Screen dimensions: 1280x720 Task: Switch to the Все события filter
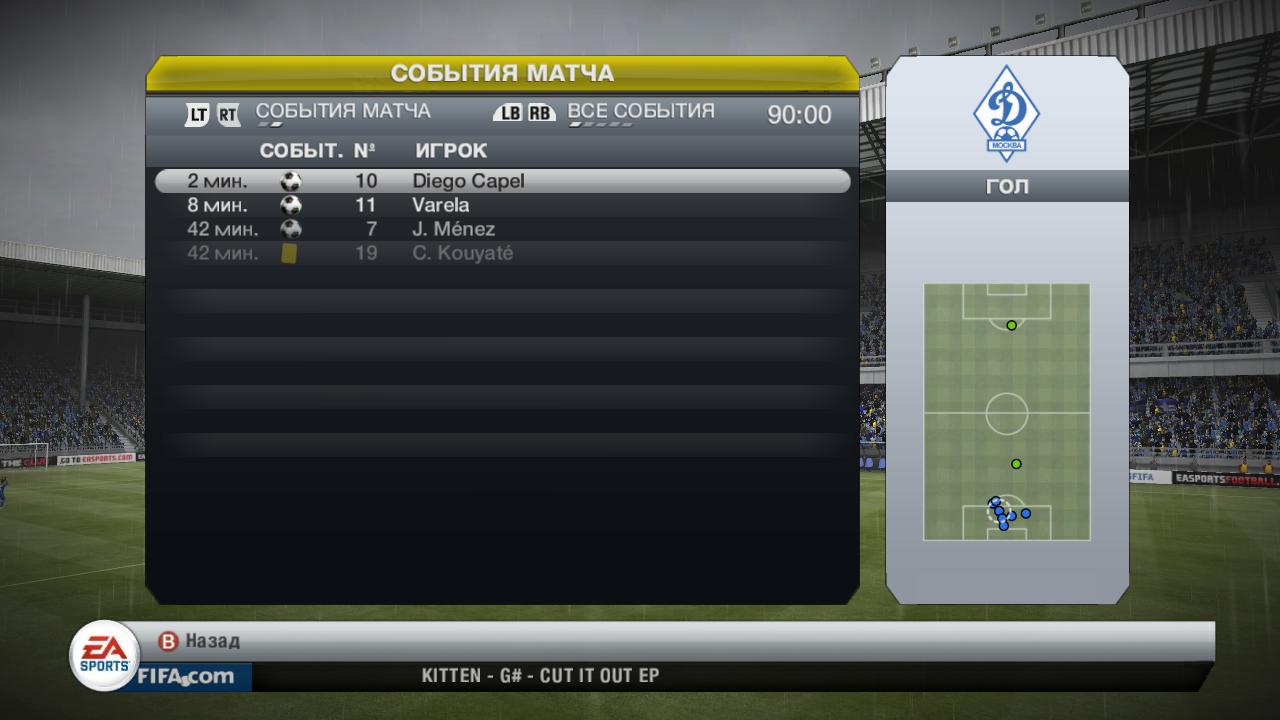(x=640, y=112)
